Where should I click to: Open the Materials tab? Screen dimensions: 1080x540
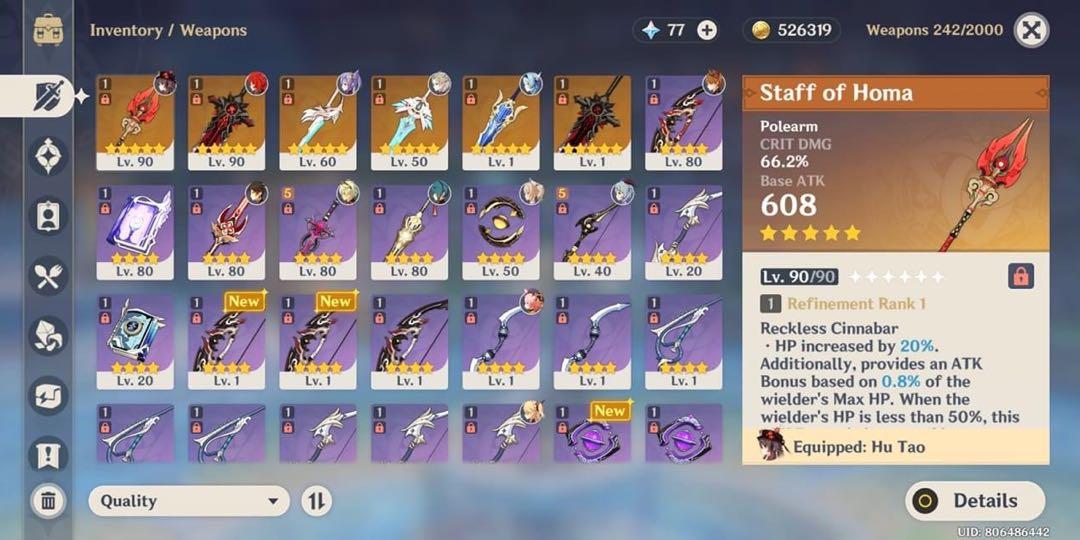pyautogui.click(x=48, y=337)
